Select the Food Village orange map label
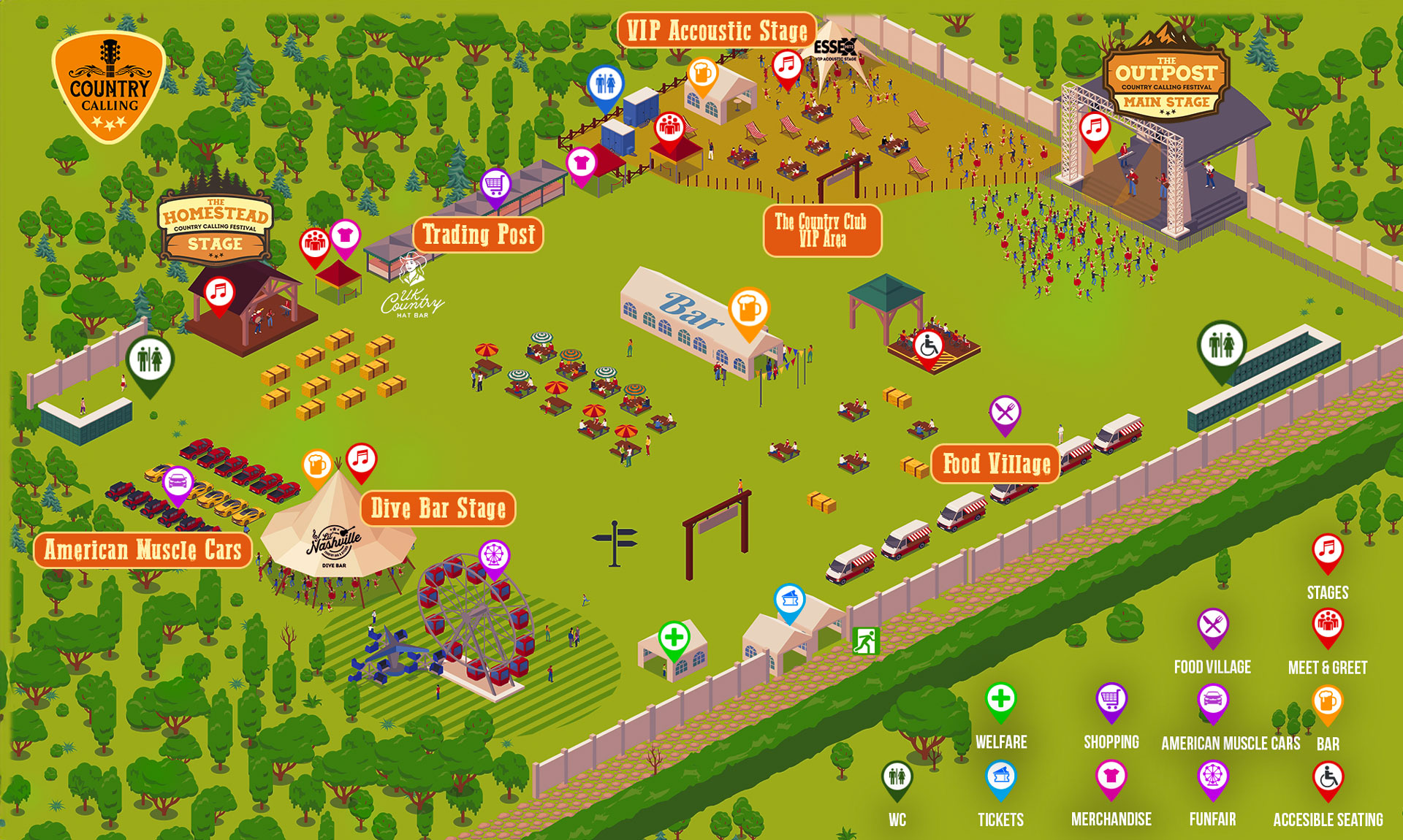The width and height of the screenshot is (1403, 840). (995, 464)
